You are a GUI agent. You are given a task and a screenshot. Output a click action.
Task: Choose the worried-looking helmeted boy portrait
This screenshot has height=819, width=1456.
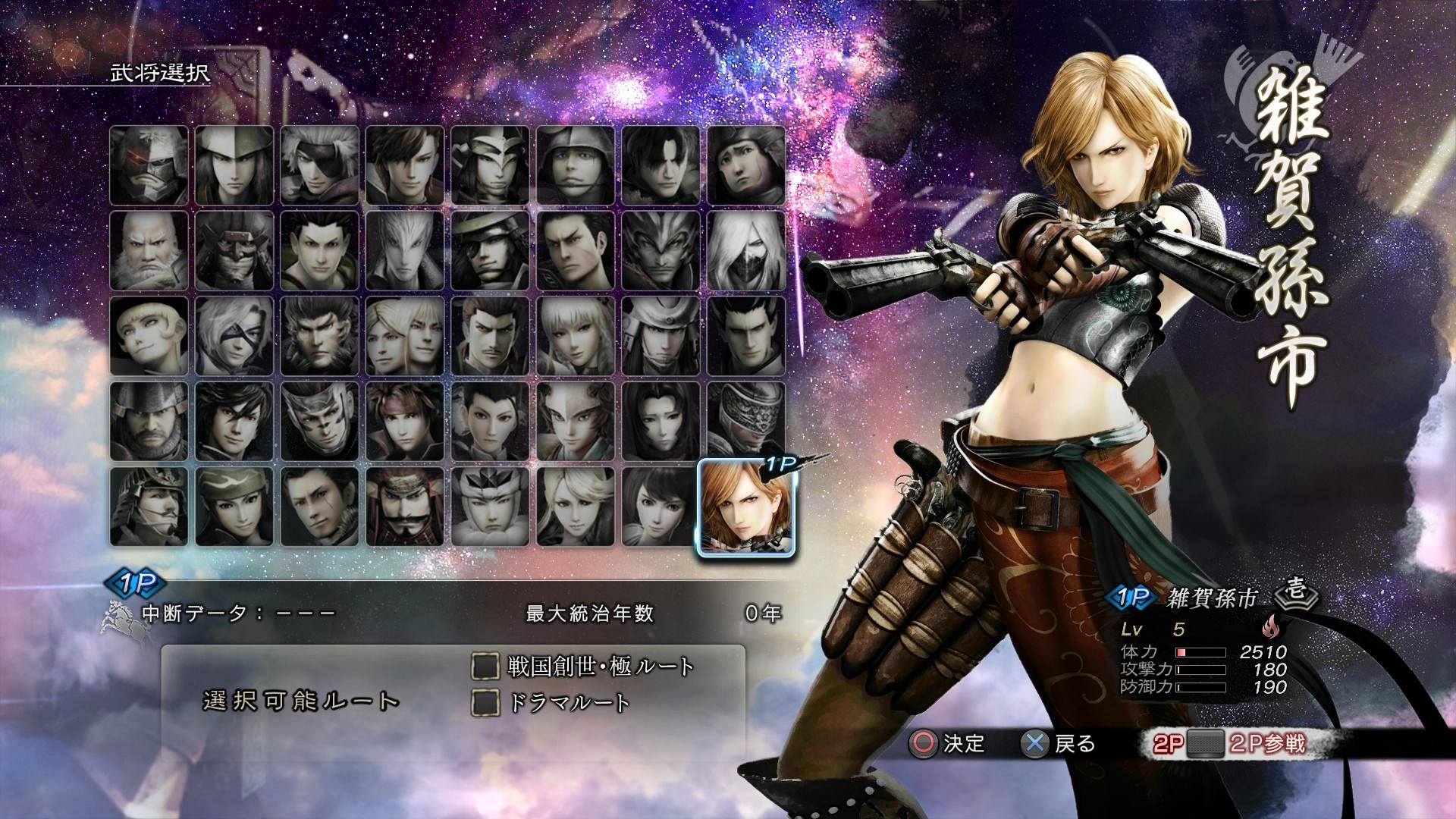[746, 165]
